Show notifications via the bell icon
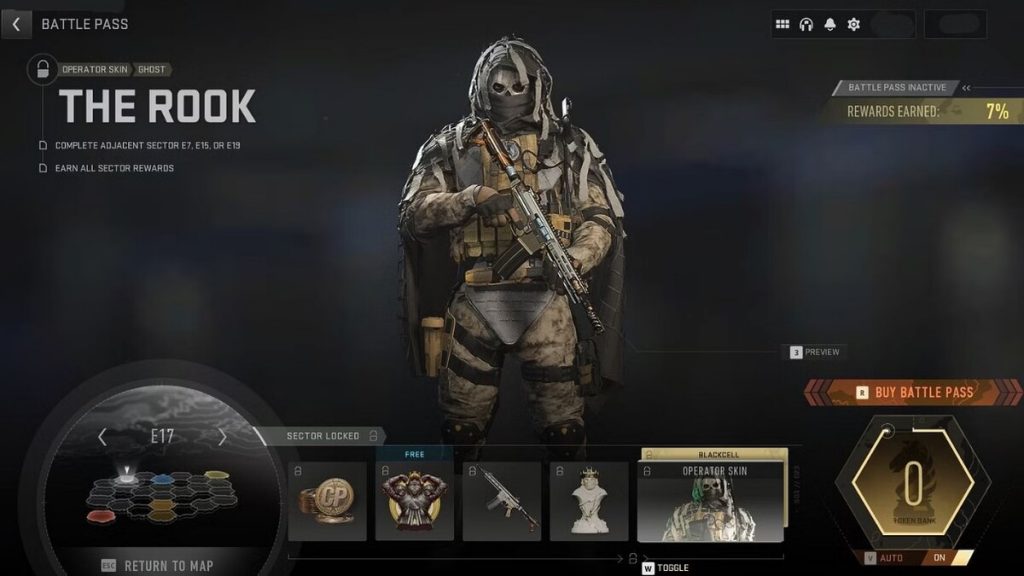Image resolution: width=1024 pixels, height=576 pixels. (x=830, y=24)
